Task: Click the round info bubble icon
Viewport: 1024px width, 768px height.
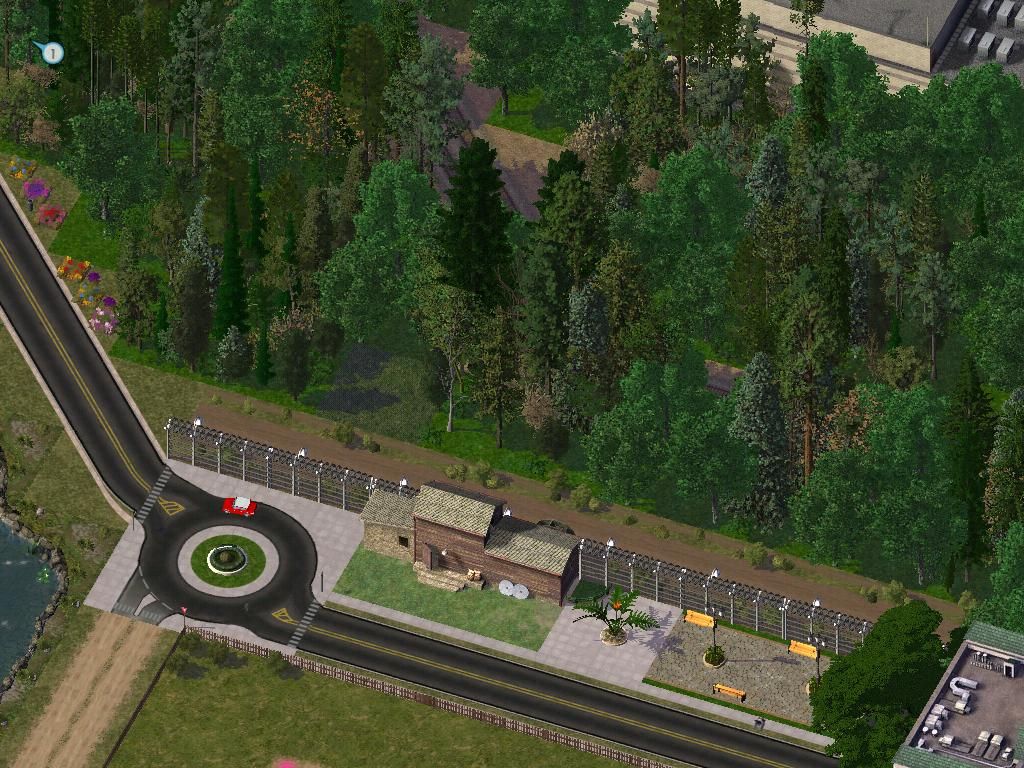Action: click(52, 52)
